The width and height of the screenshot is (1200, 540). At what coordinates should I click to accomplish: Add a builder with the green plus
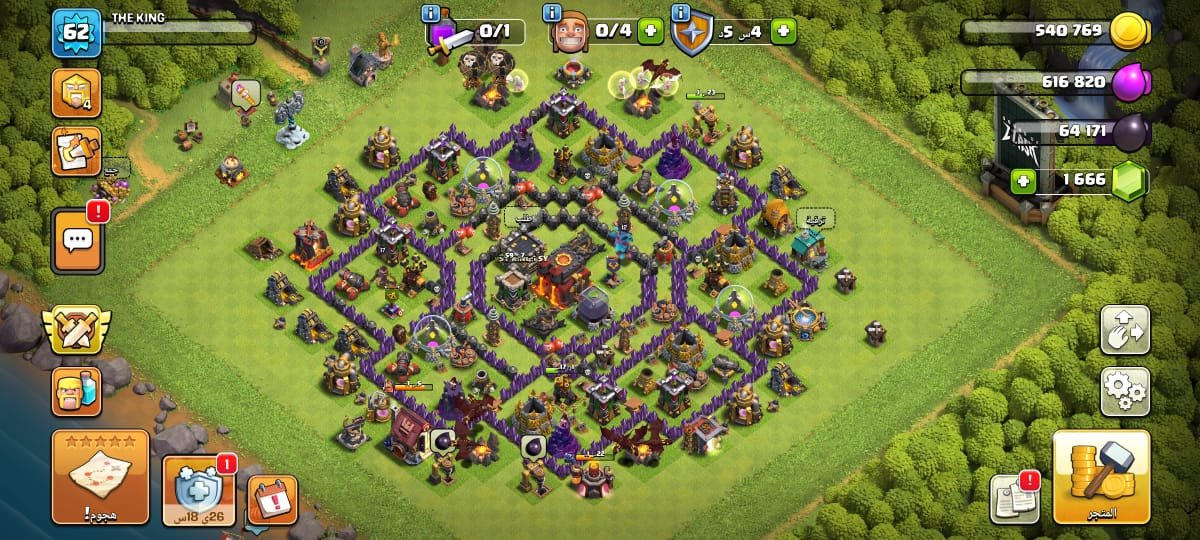pyautogui.click(x=650, y=32)
